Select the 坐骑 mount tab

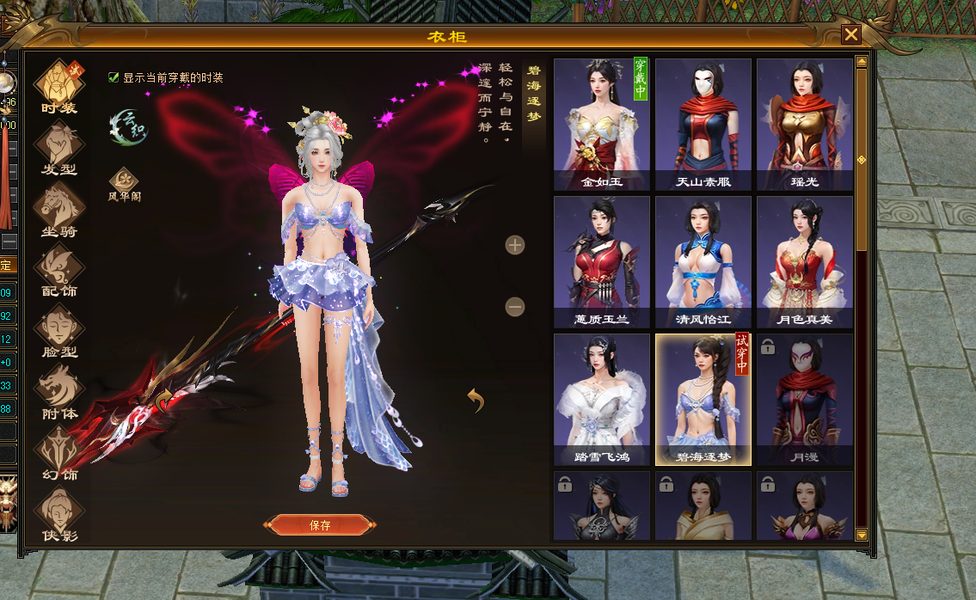(x=59, y=208)
